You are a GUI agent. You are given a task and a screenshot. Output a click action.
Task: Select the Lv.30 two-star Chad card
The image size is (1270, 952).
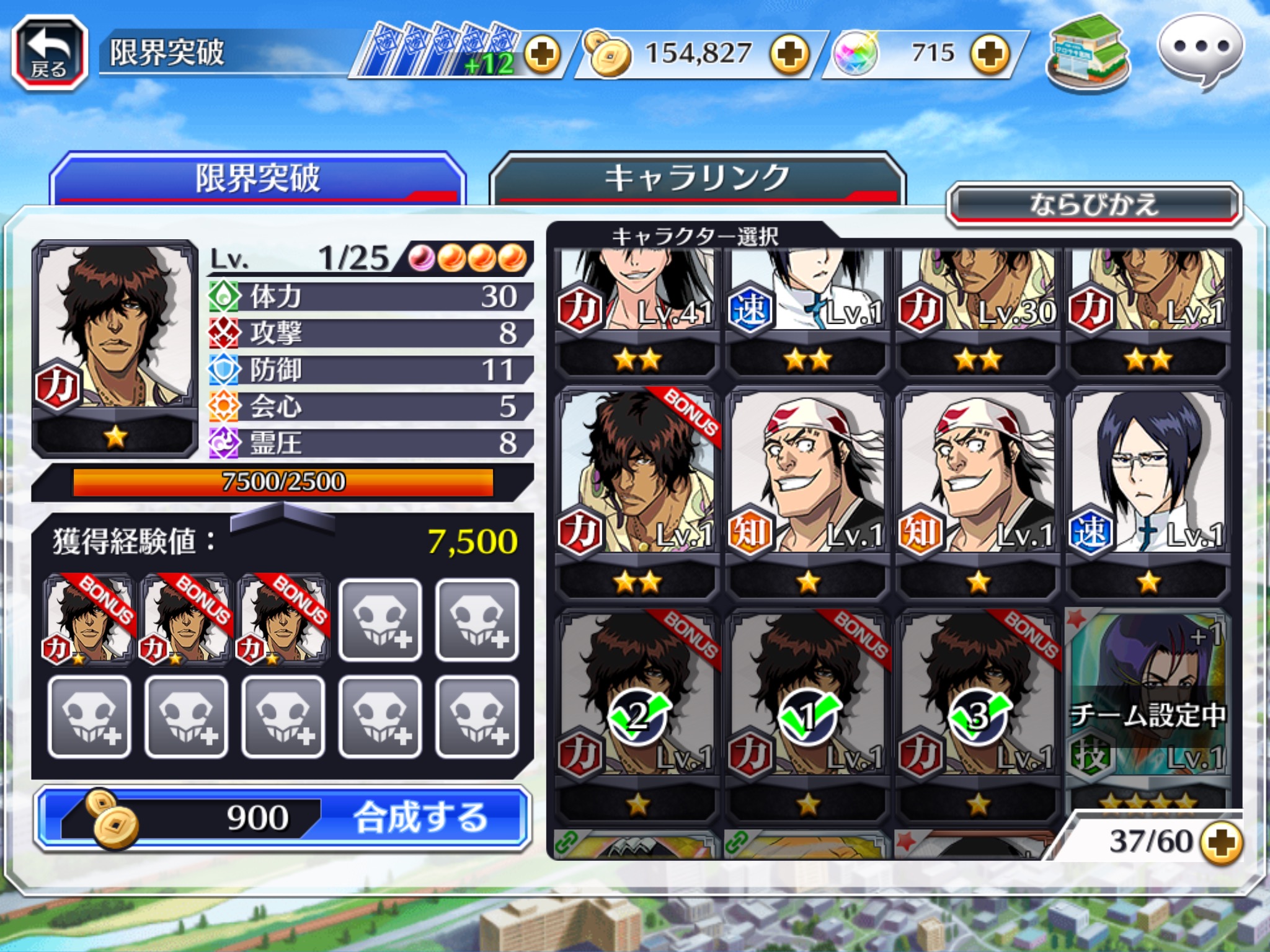click(977, 297)
